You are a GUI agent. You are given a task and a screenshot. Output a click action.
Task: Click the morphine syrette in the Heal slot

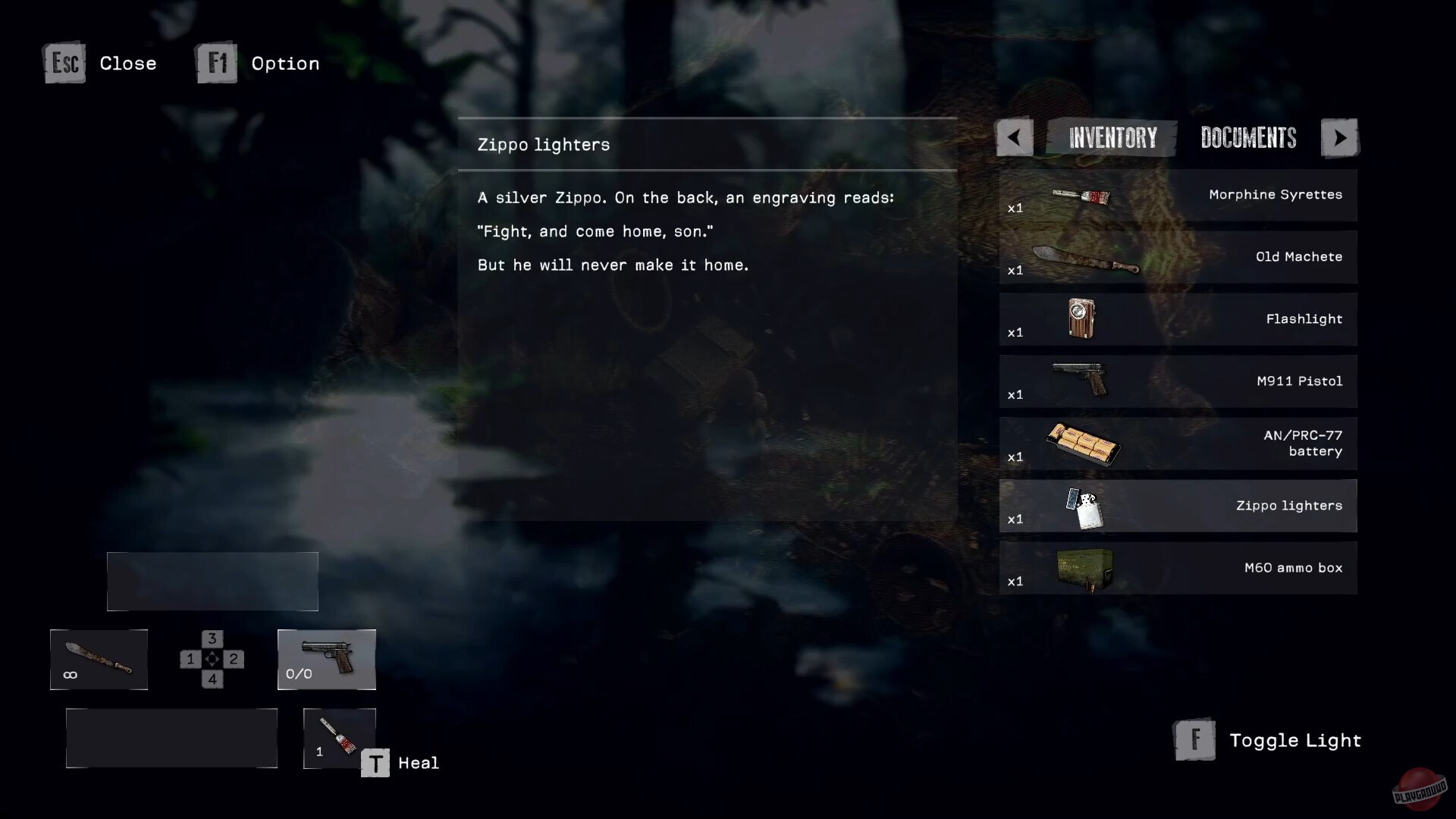tap(339, 737)
